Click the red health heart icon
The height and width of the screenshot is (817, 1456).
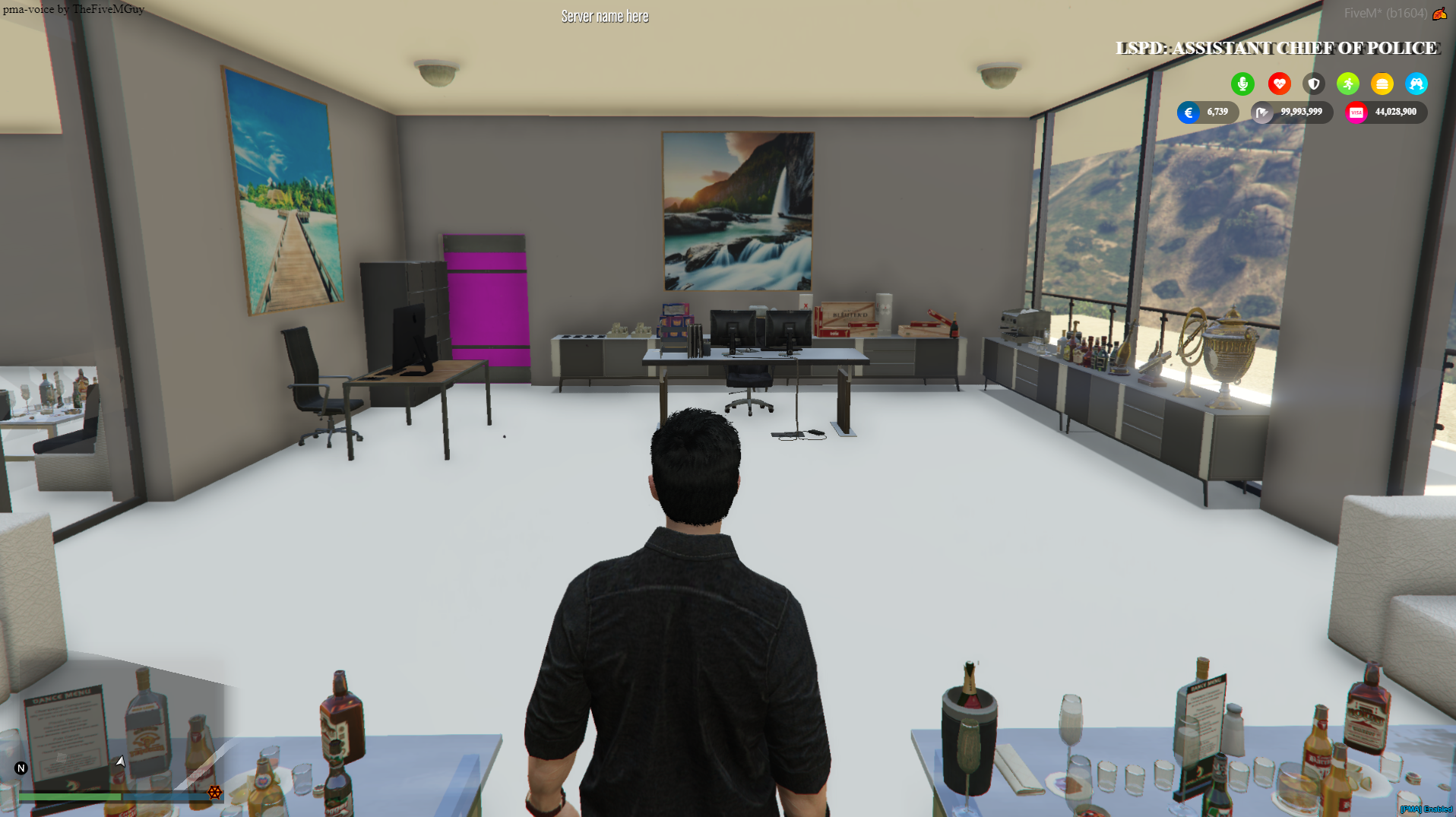[x=1280, y=84]
